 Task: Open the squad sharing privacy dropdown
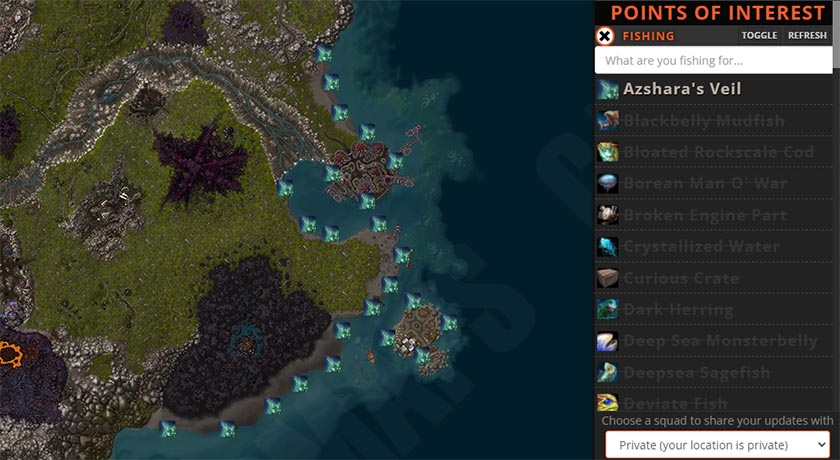point(717,443)
